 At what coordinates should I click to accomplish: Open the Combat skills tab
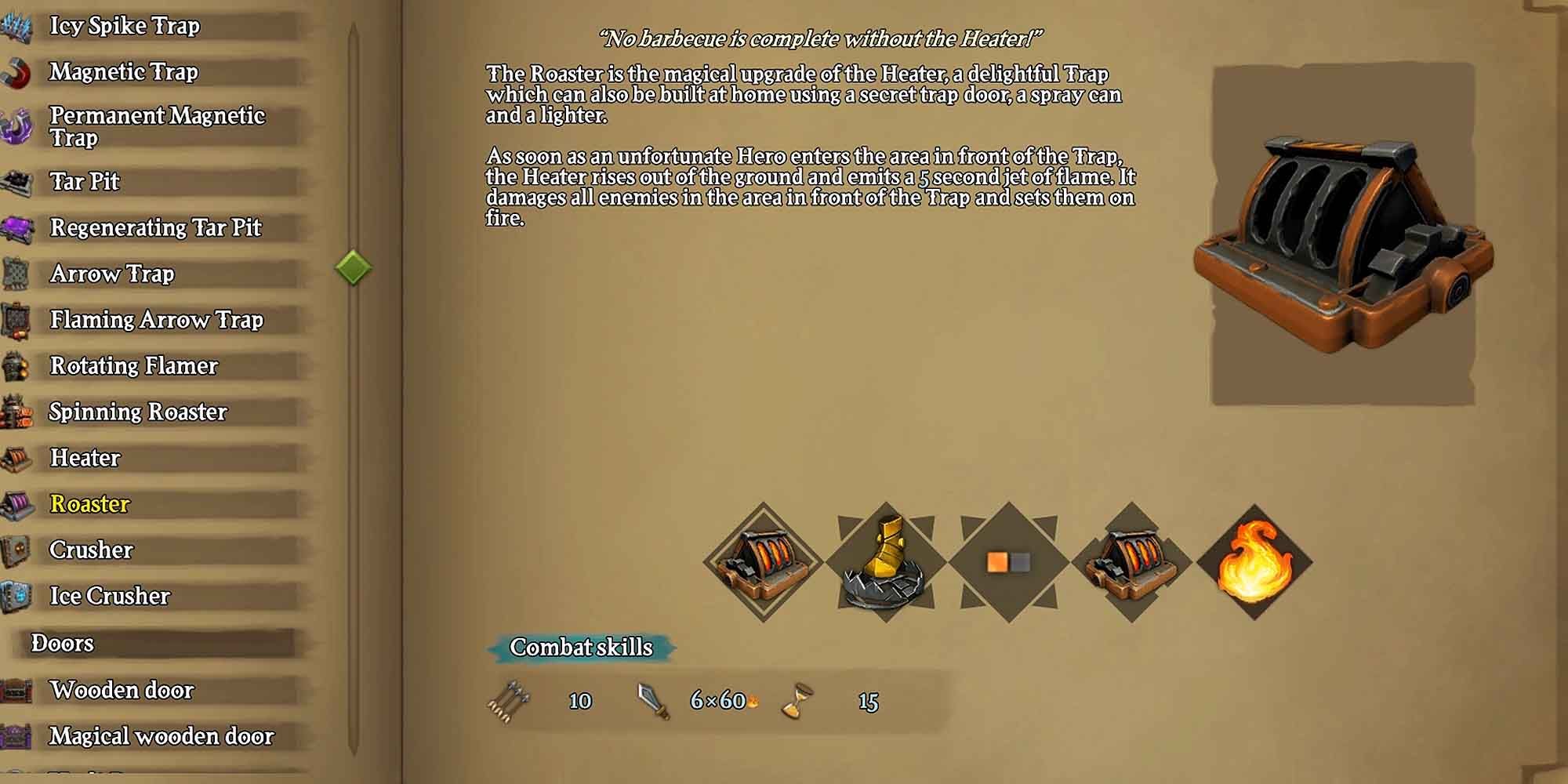pyautogui.click(x=580, y=648)
